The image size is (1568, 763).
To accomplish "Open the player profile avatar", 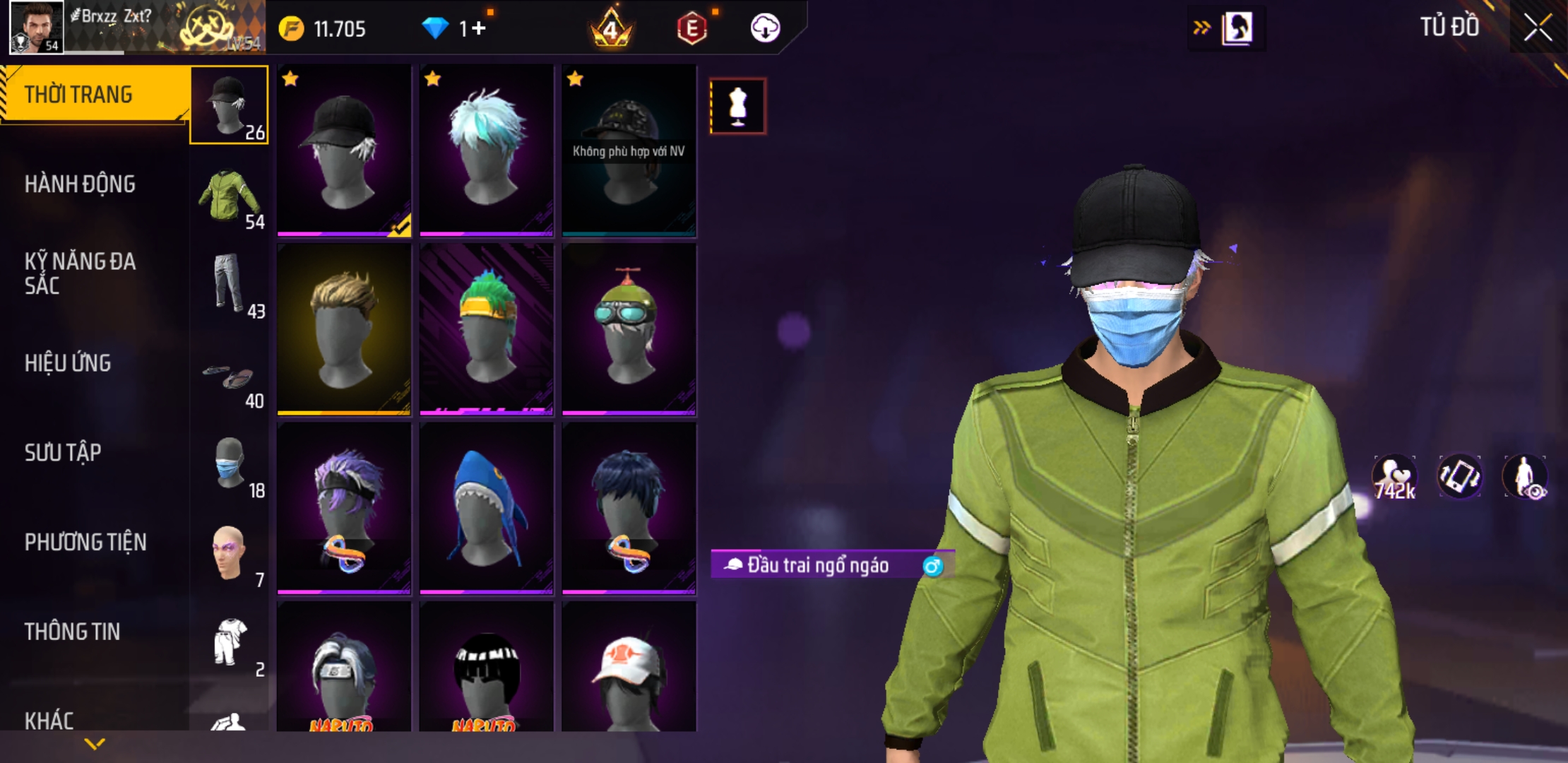I will [36, 27].
